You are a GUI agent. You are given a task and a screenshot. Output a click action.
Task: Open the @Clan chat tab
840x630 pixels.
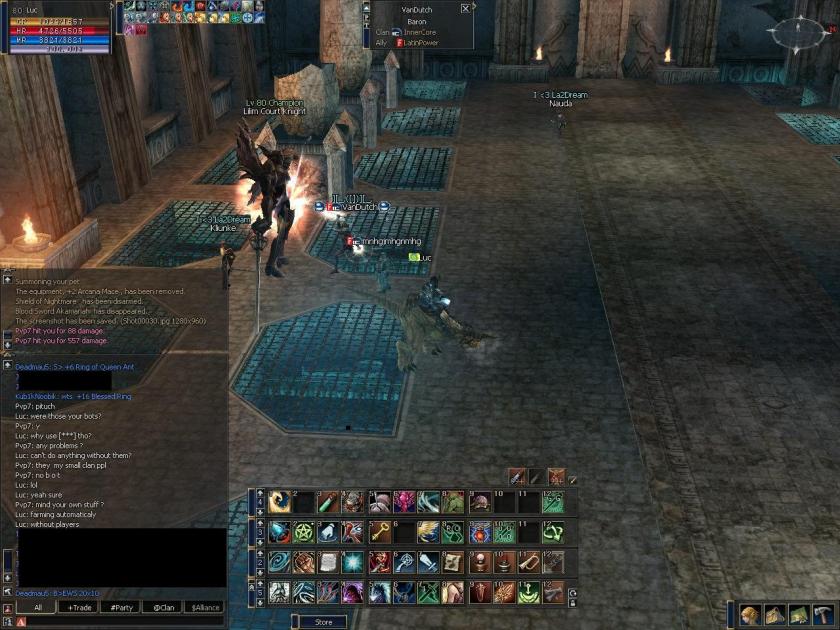coord(162,607)
